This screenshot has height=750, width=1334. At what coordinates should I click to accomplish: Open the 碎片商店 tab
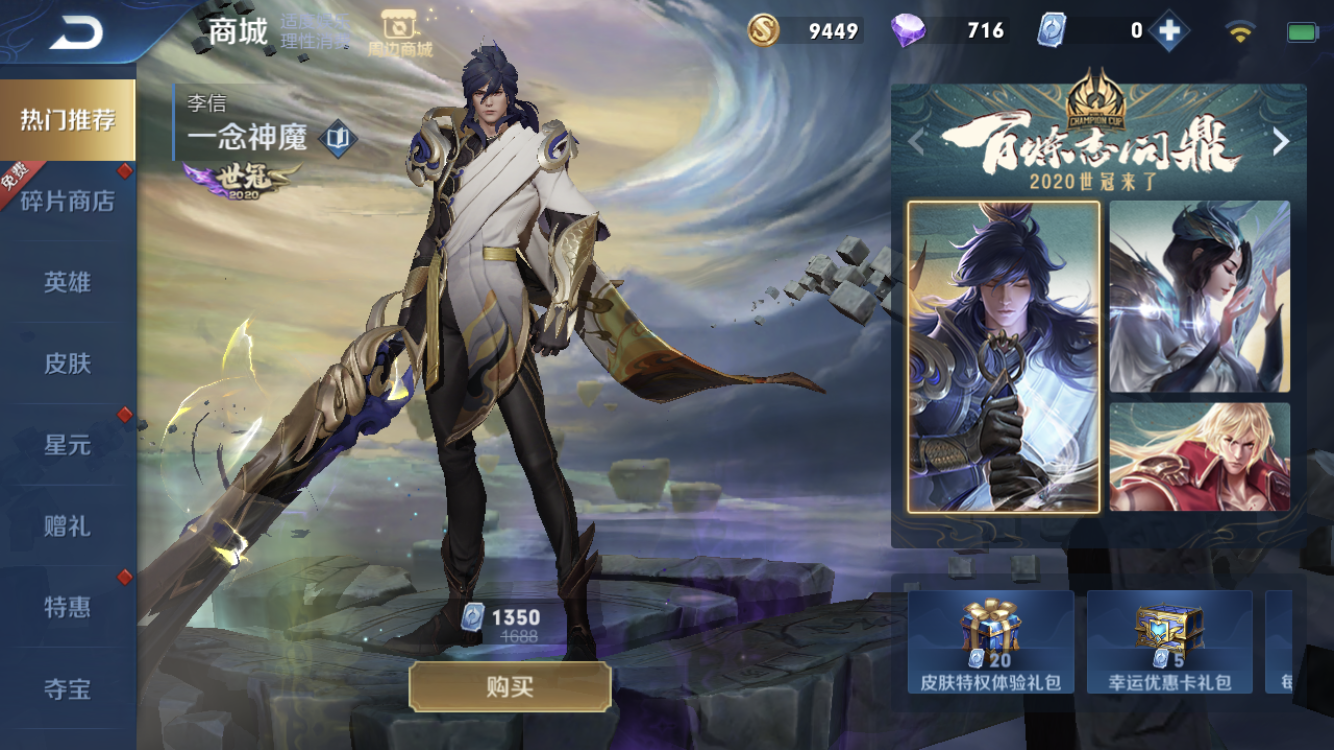click(68, 201)
